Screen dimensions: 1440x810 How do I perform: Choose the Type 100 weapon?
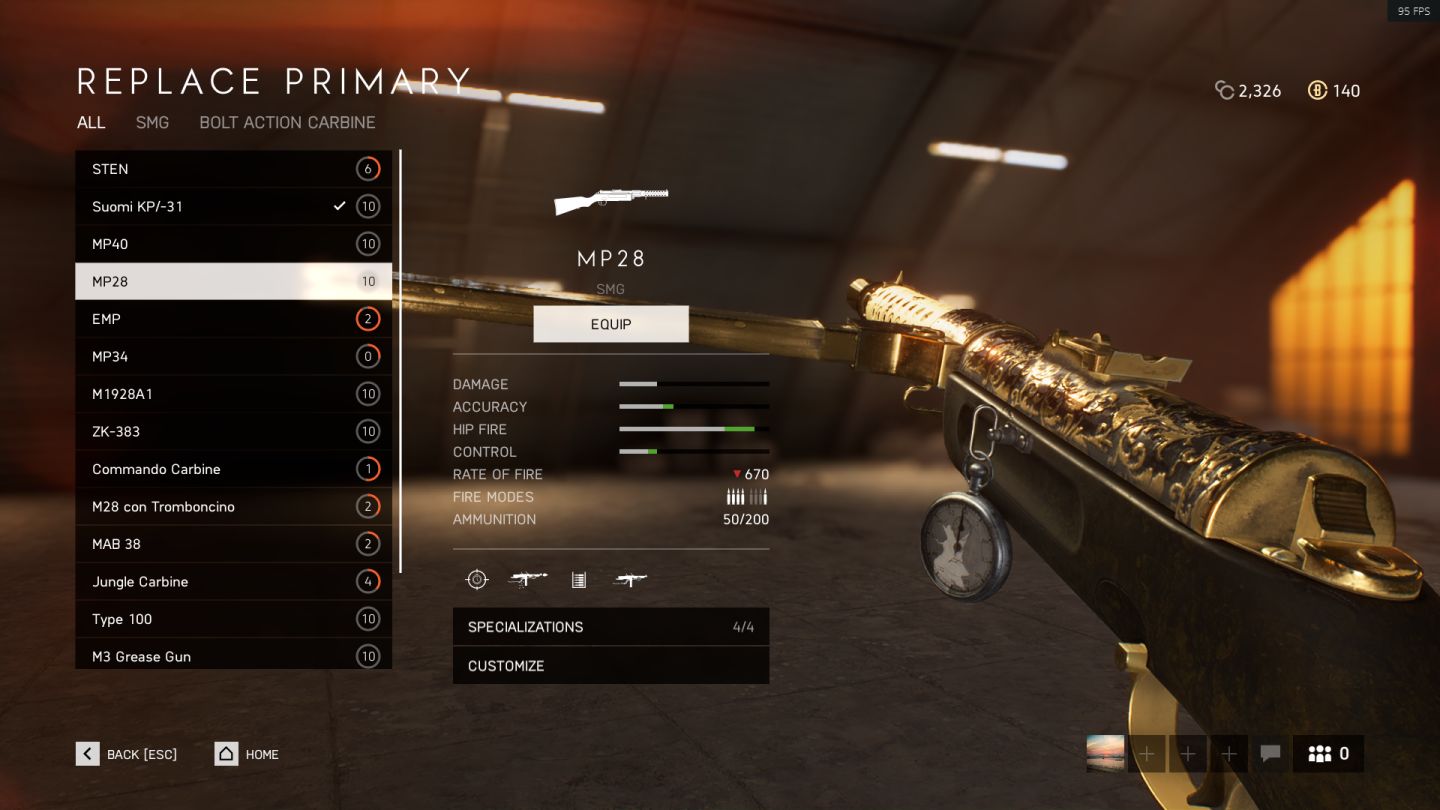pos(233,619)
